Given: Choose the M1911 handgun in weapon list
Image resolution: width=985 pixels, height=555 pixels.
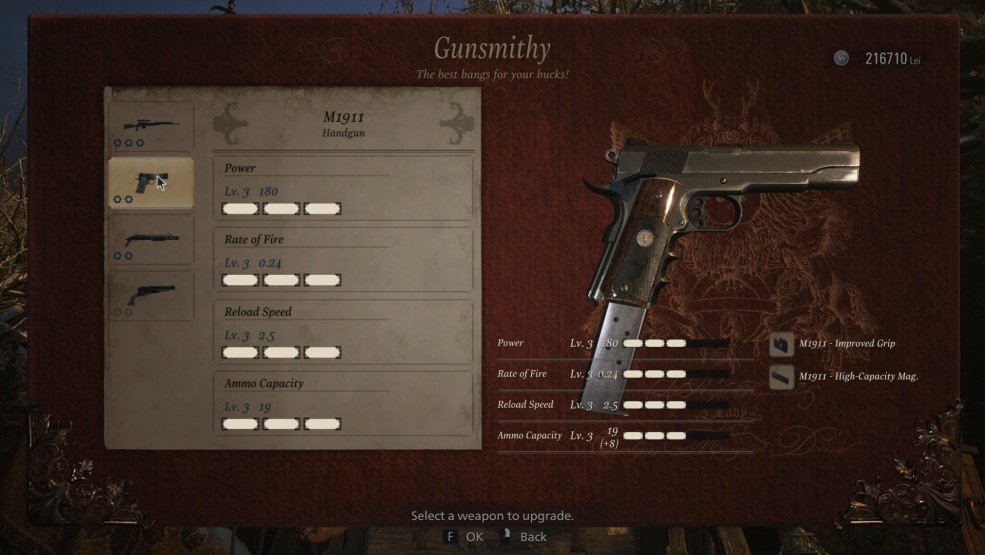Looking at the screenshot, I should [150, 183].
